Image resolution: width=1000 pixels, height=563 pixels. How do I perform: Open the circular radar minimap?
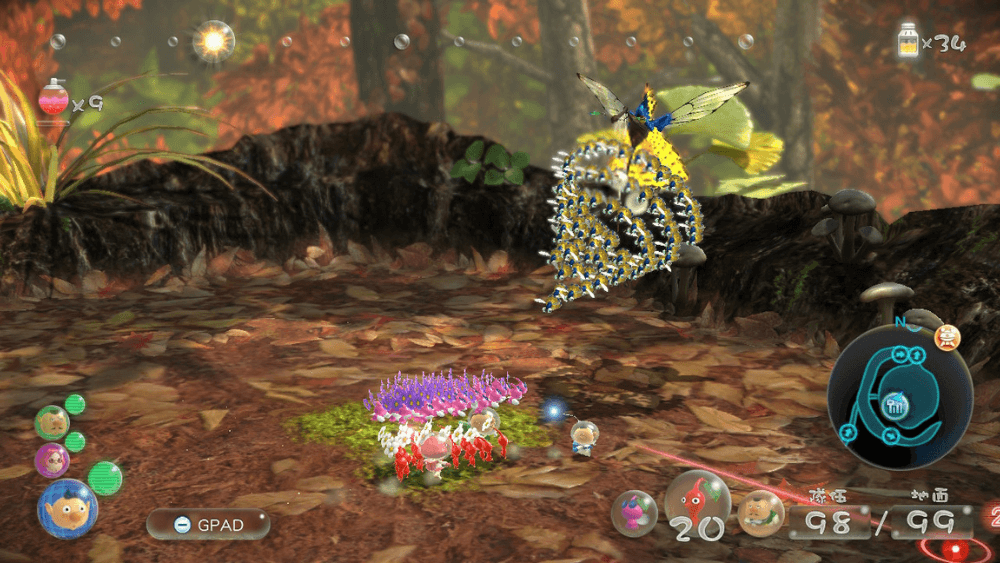(899, 399)
